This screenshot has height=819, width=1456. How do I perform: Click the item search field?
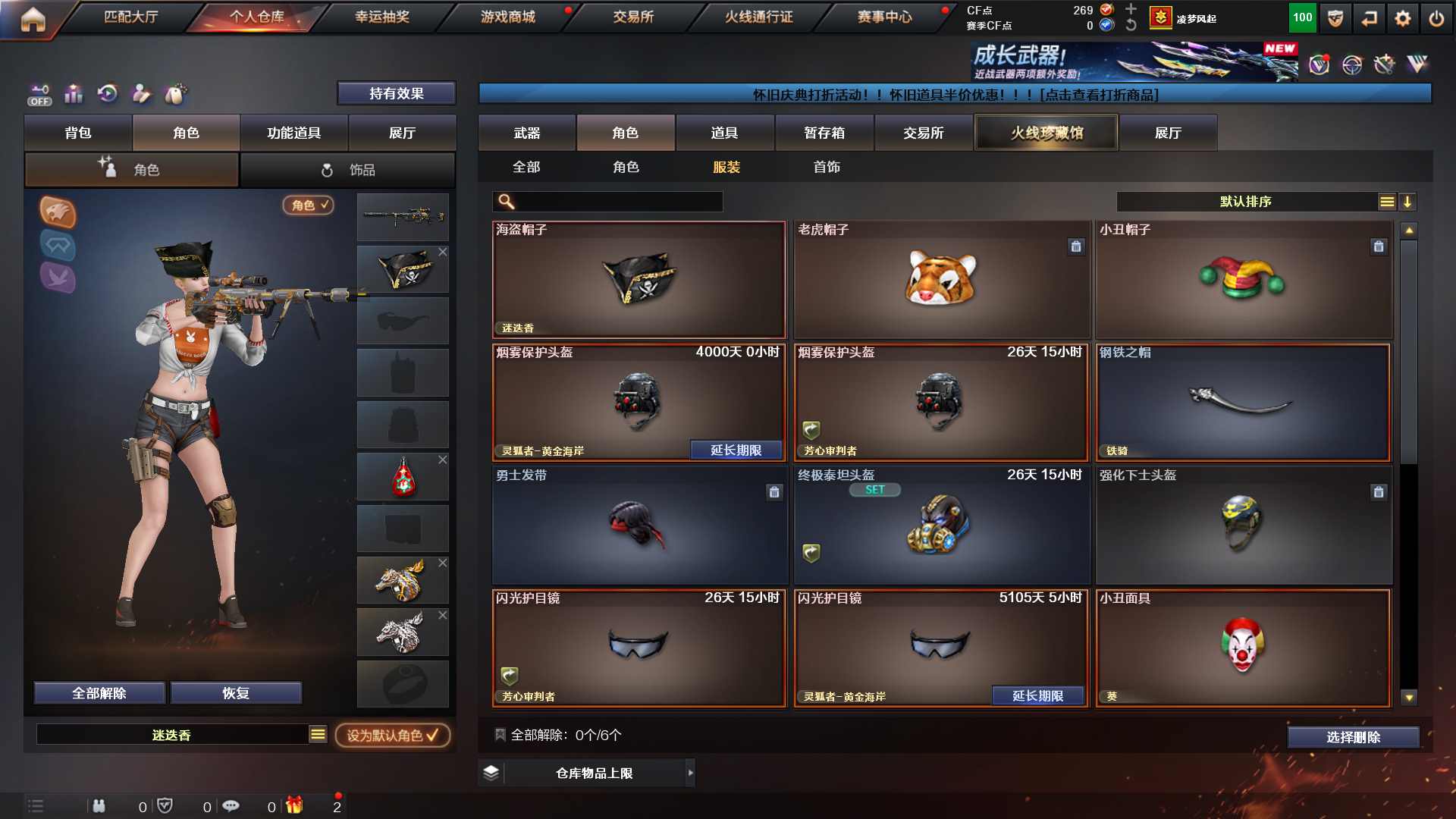(x=618, y=202)
